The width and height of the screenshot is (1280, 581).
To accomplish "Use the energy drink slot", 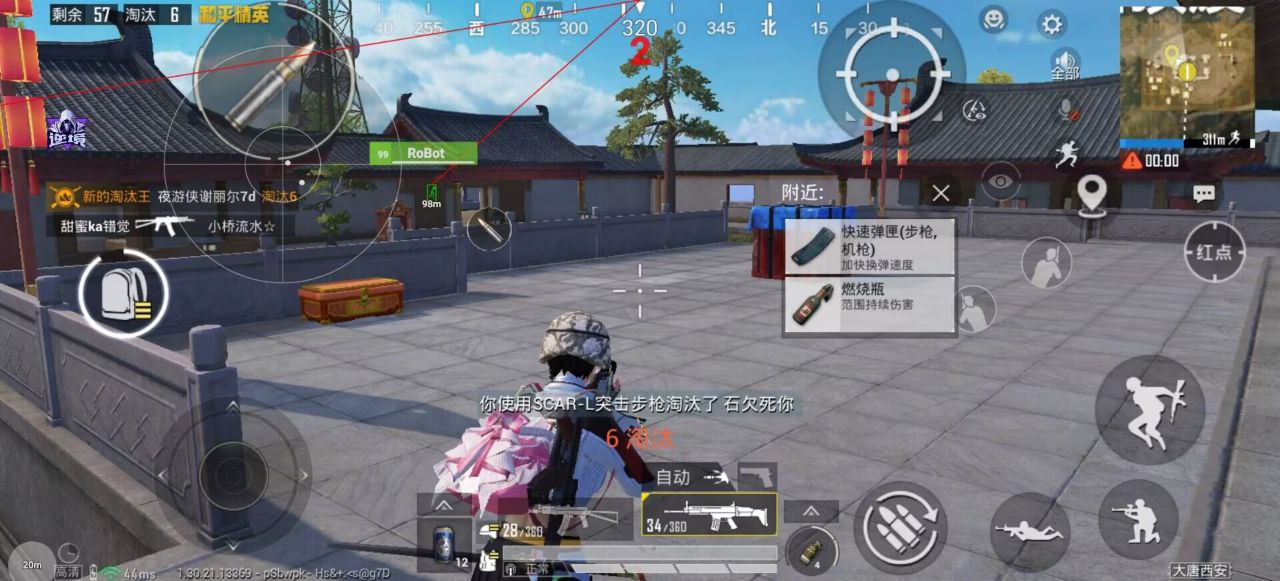I will tap(444, 546).
